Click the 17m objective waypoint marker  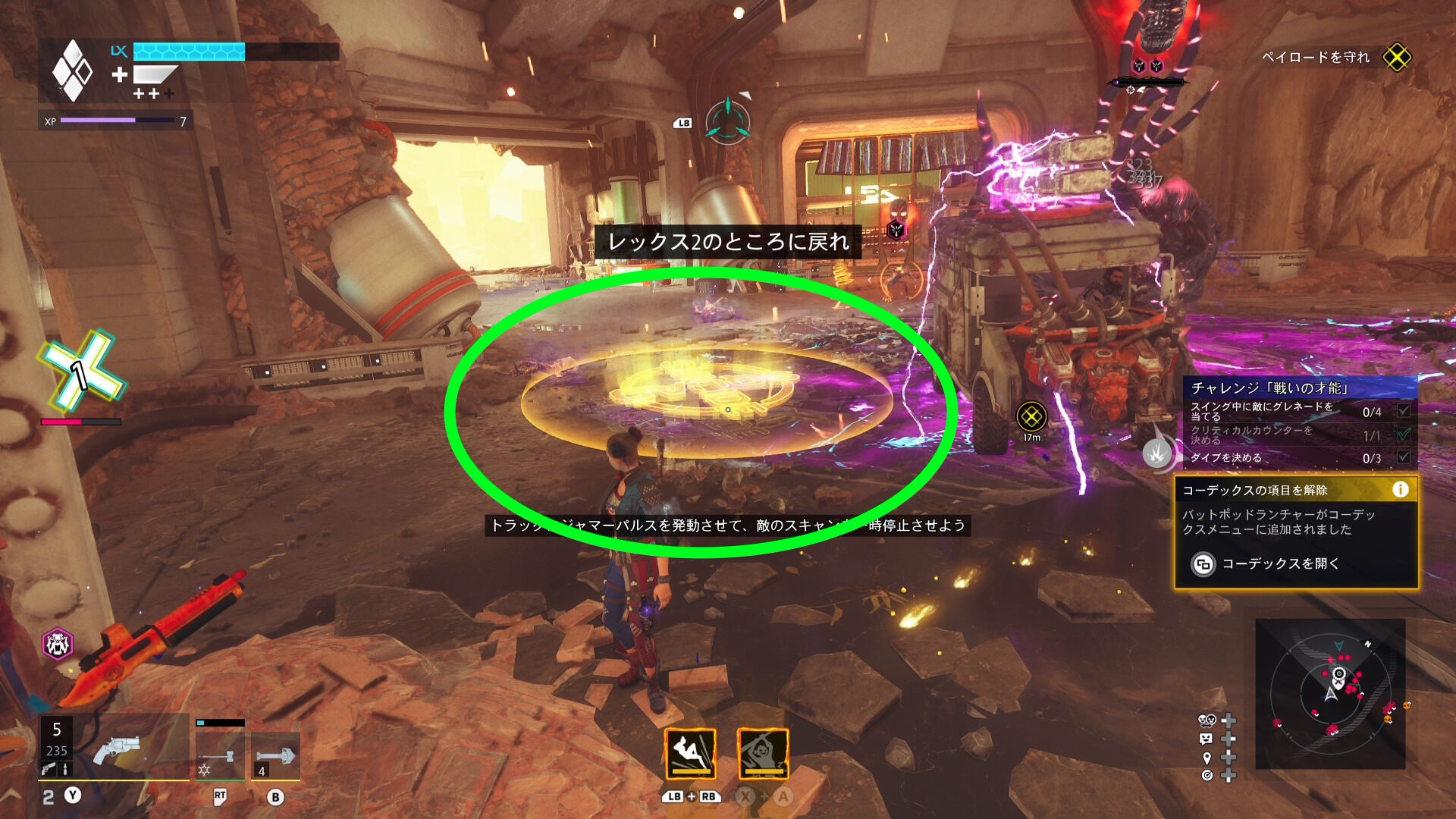click(x=1031, y=416)
